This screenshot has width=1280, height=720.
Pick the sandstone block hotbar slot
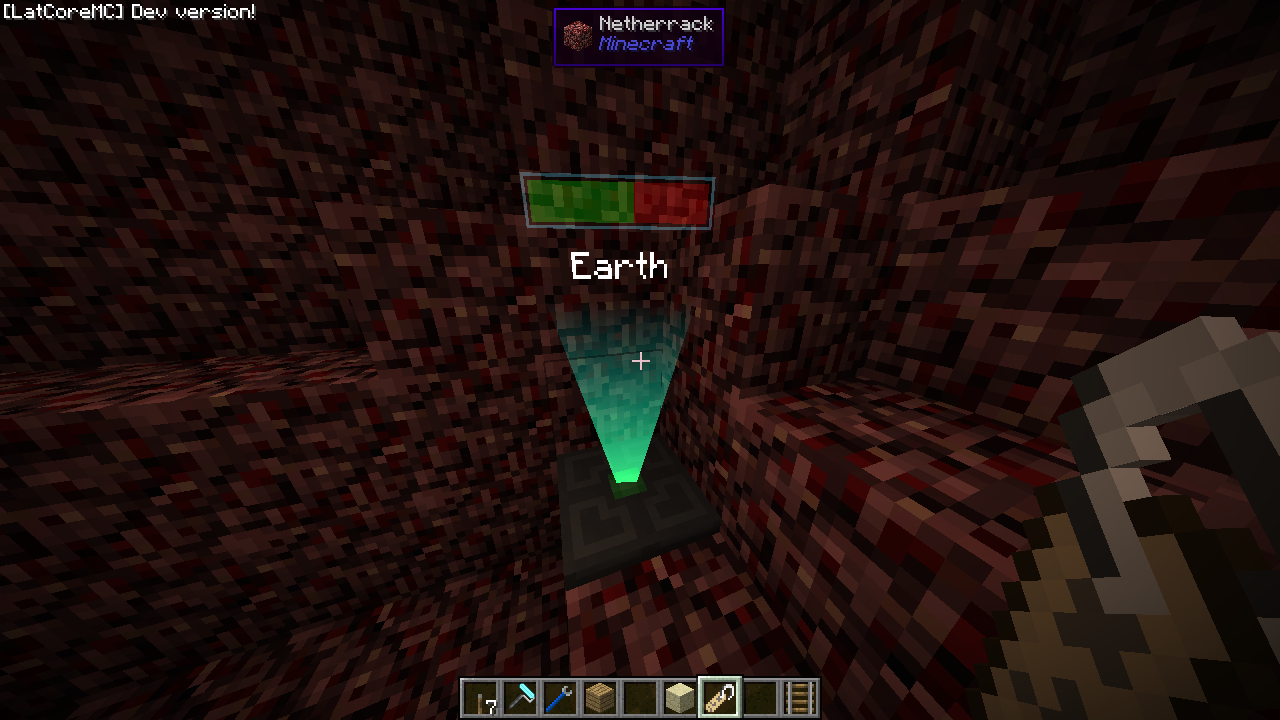(x=680, y=698)
